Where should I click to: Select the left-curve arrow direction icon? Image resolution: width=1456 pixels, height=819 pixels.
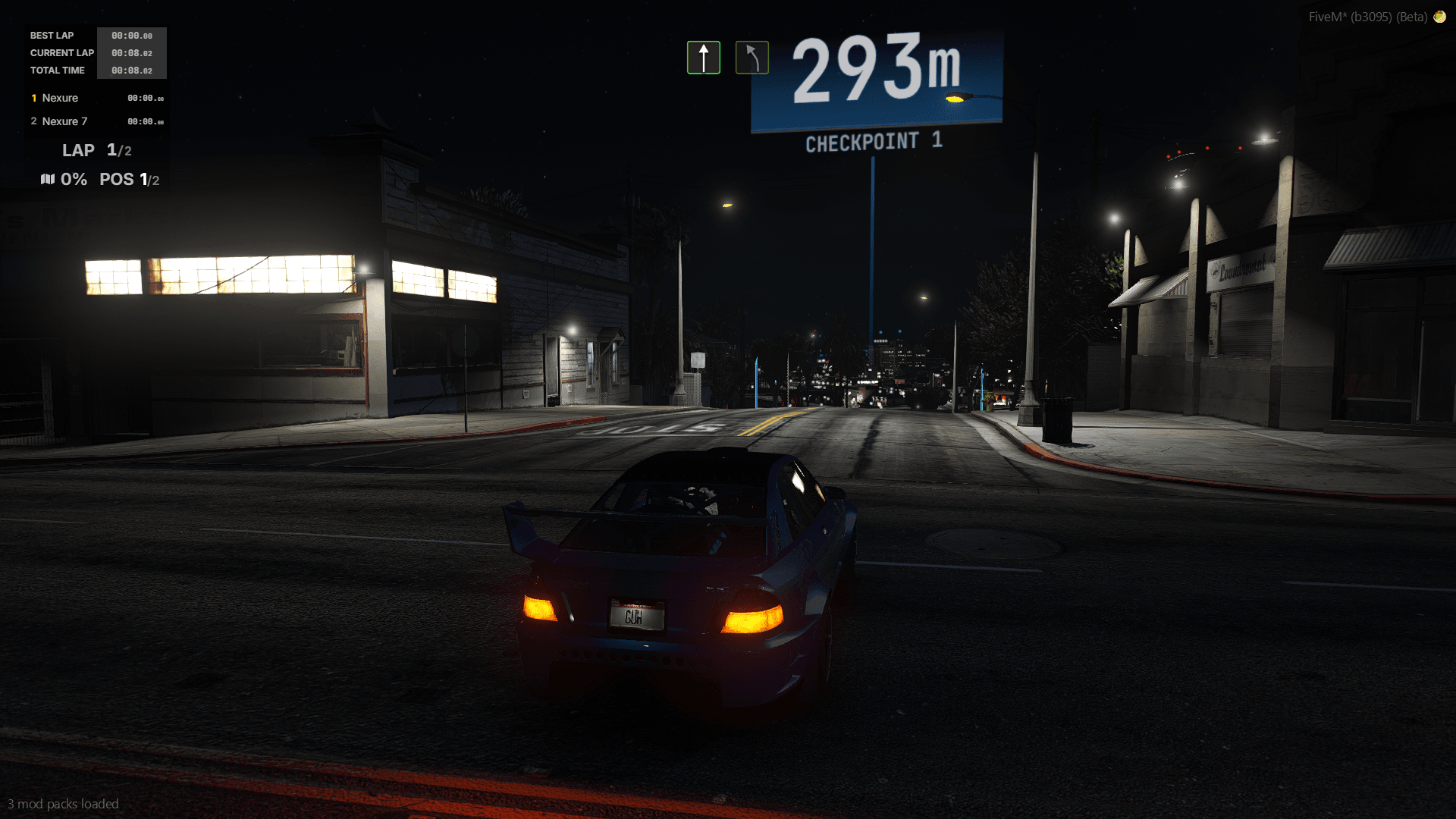752,58
